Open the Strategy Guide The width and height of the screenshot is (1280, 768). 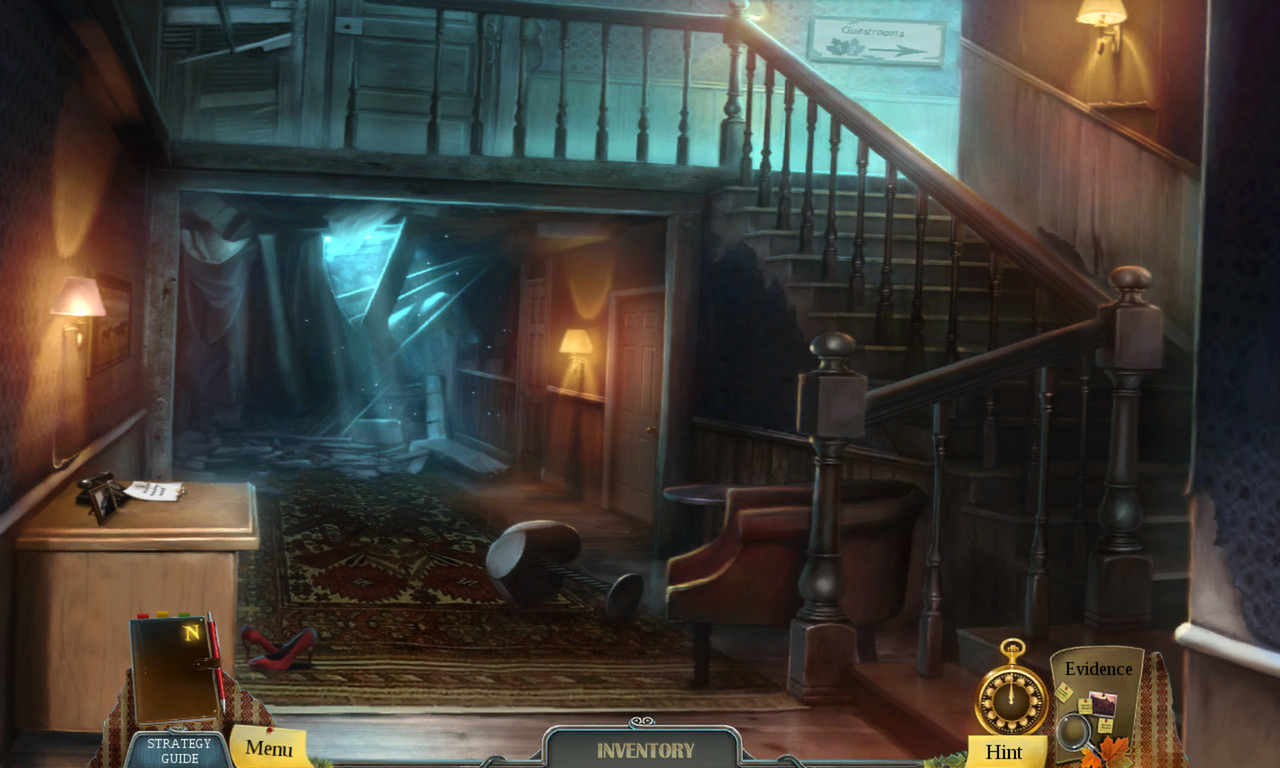(179, 750)
